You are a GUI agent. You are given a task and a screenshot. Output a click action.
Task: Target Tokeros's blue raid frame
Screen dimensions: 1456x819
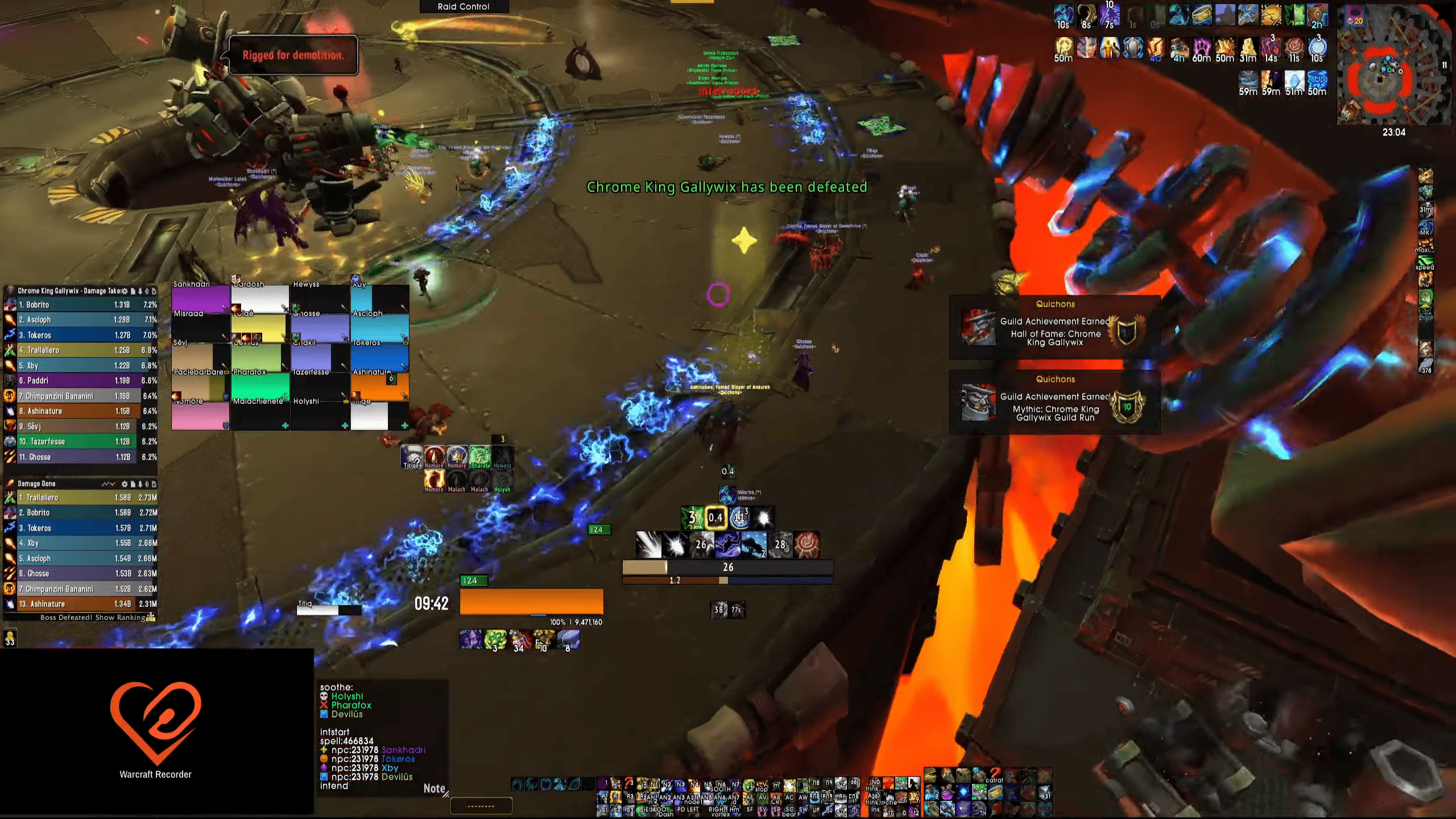[379, 358]
